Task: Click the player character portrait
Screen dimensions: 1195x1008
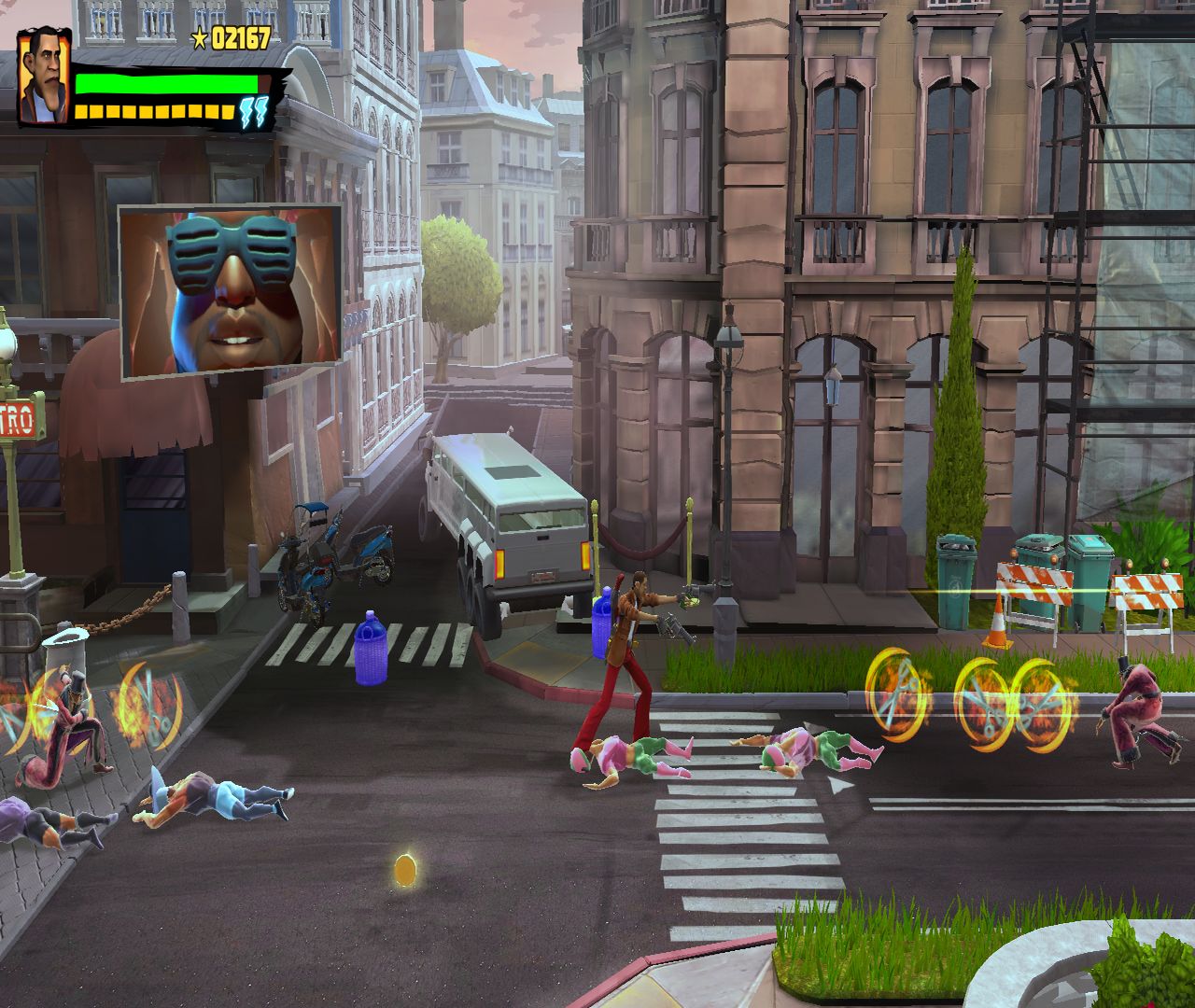Action: 44,77
